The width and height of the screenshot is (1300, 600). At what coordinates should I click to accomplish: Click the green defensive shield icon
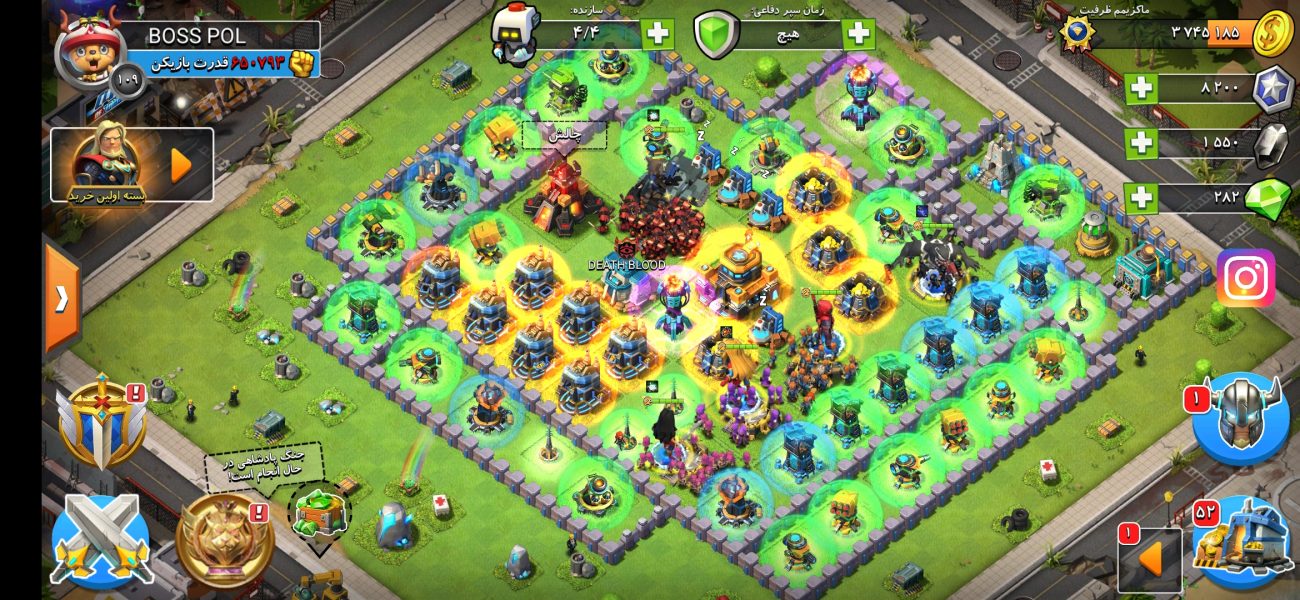coord(716,35)
